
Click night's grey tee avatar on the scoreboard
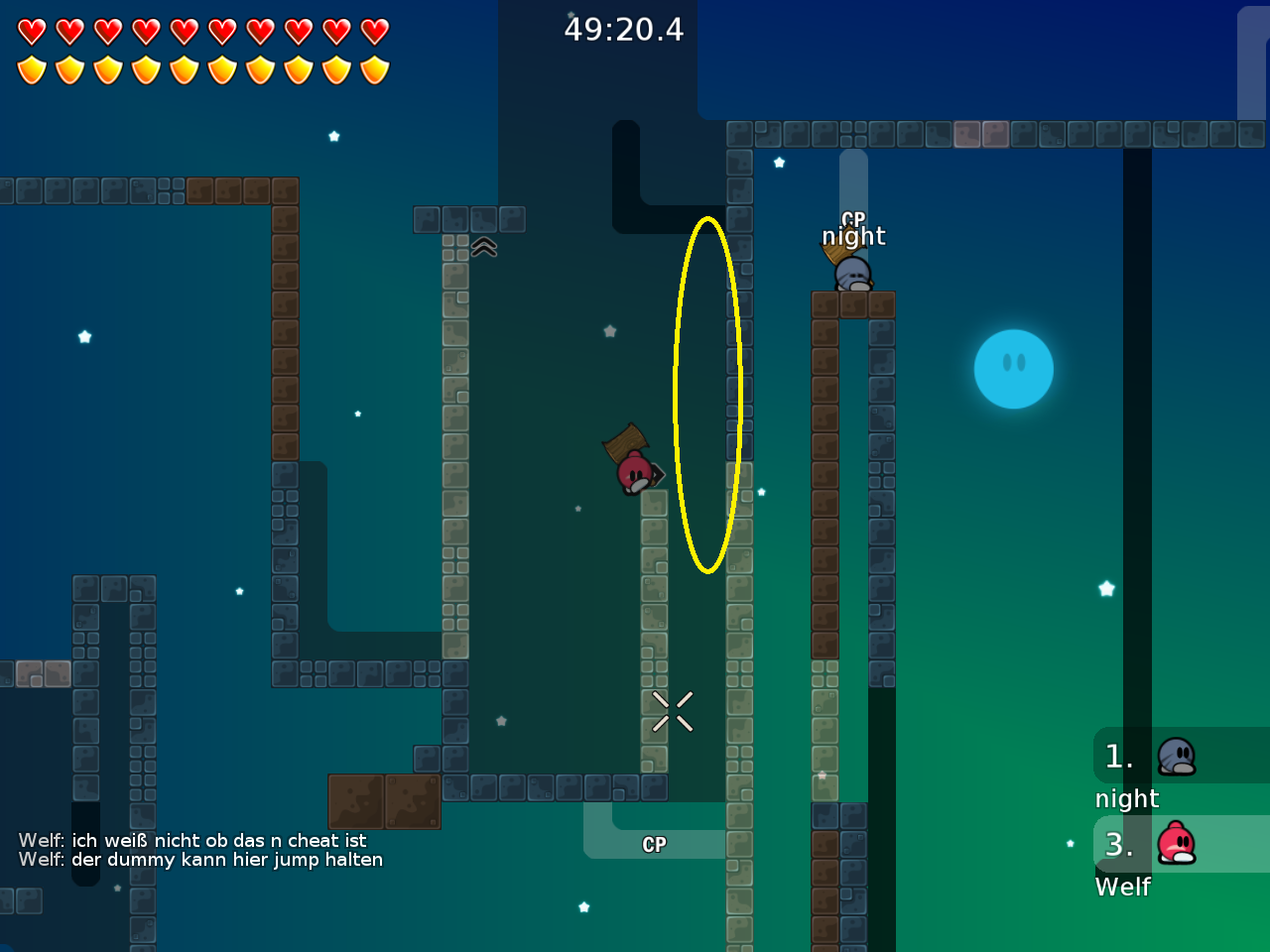(1177, 756)
